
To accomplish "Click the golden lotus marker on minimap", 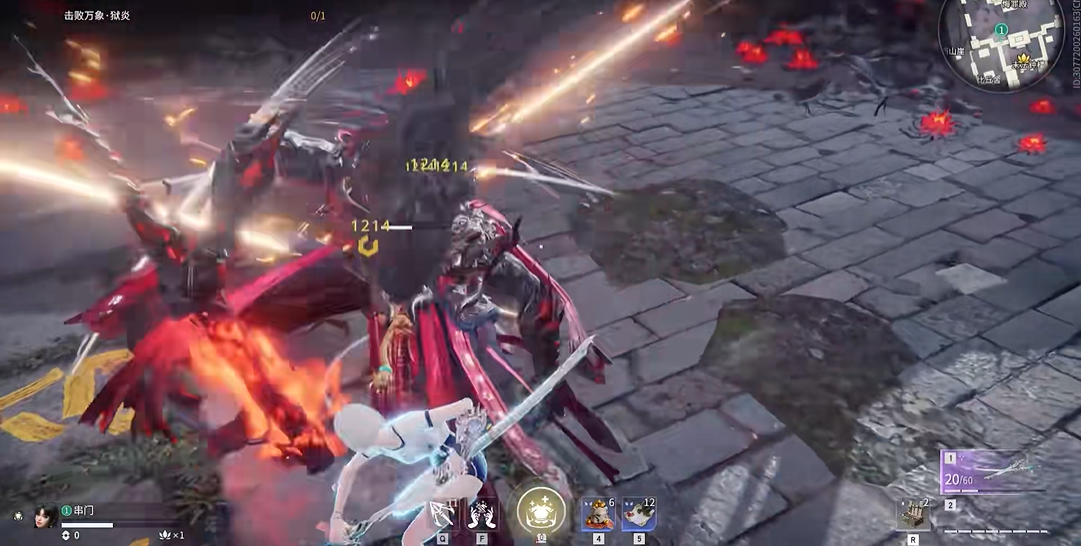I will (x=1021, y=60).
